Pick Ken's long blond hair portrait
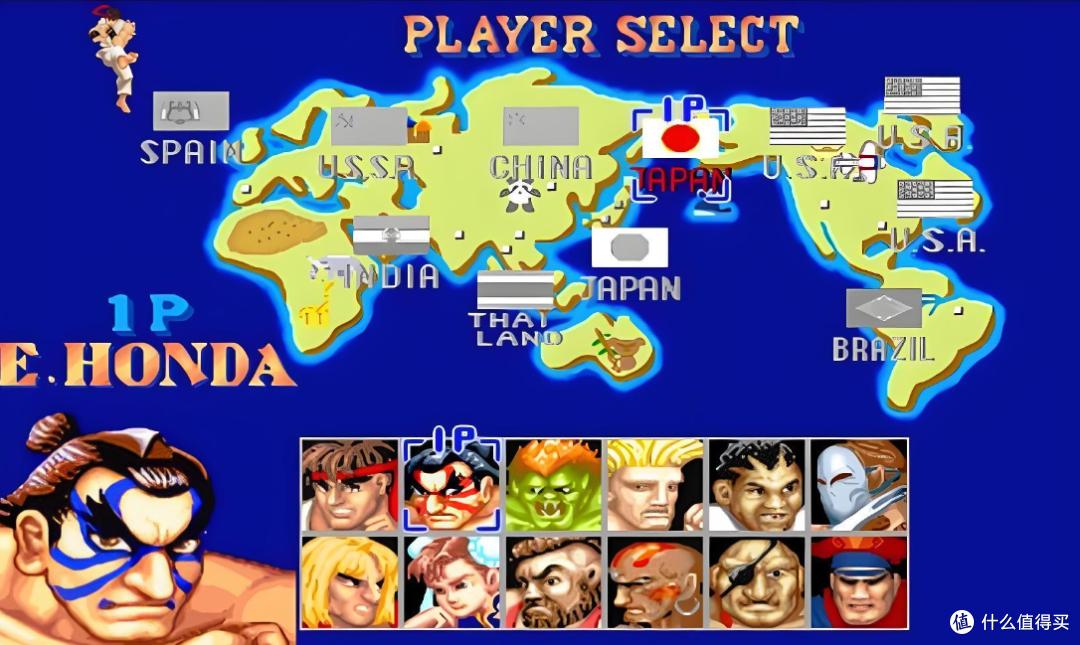Viewport: 1080px width, 645px height. tap(350, 582)
